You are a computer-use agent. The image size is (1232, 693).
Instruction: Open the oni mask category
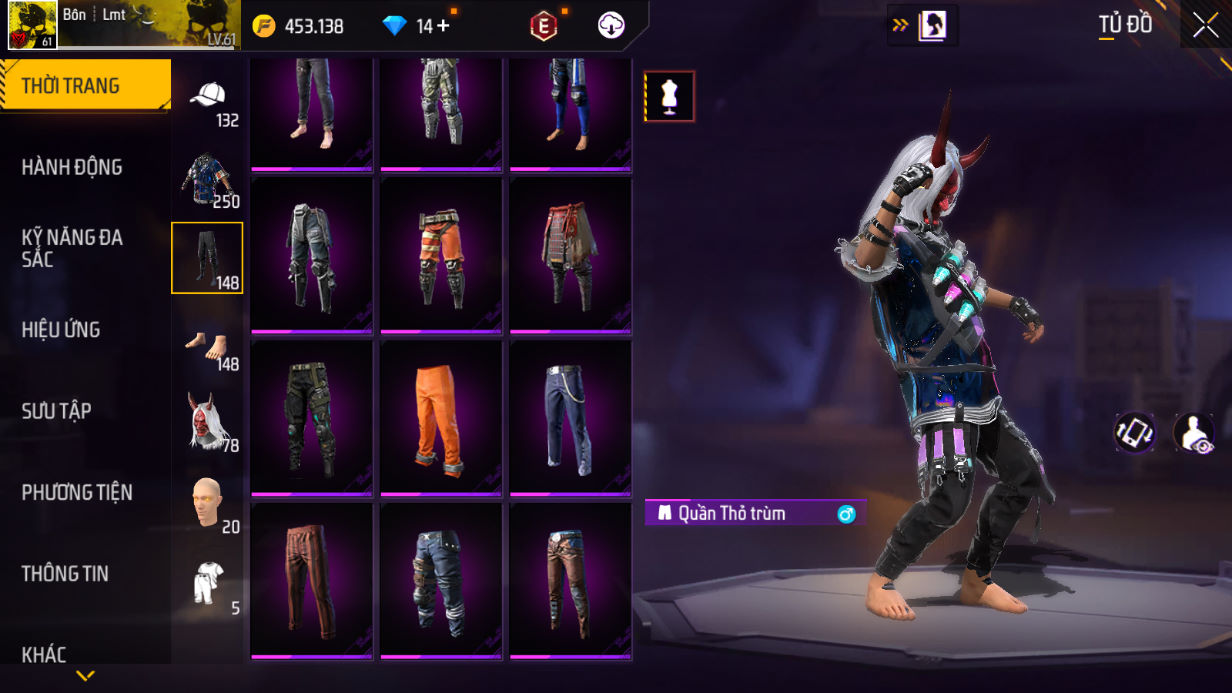click(x=207, y=421)
